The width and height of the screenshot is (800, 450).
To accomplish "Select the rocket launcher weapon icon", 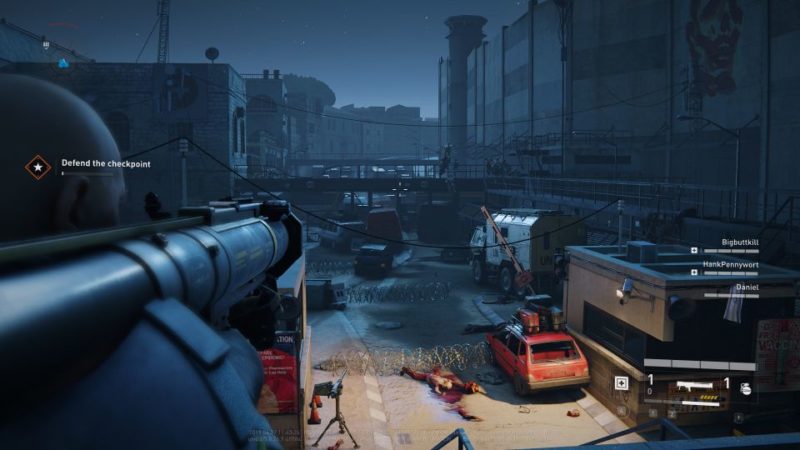I will (694, 383).
